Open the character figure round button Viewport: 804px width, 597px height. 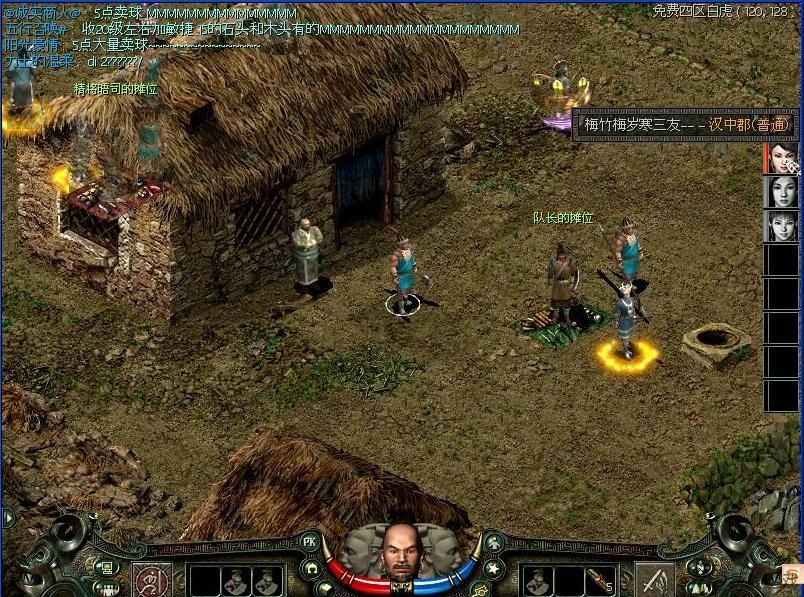tap(494, 544)
